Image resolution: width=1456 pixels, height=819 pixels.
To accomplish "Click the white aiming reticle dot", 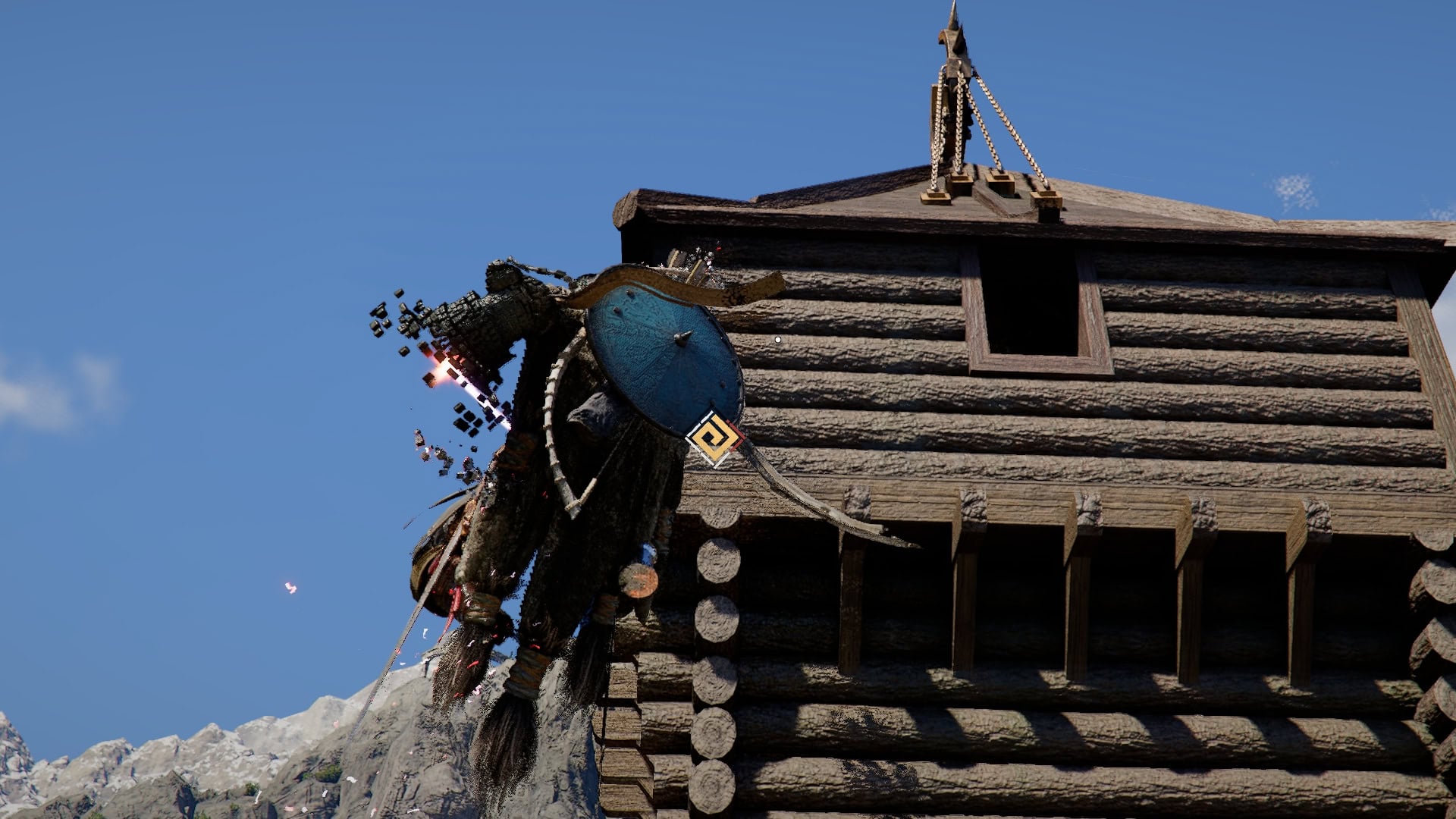I will [x=779, y=340].
